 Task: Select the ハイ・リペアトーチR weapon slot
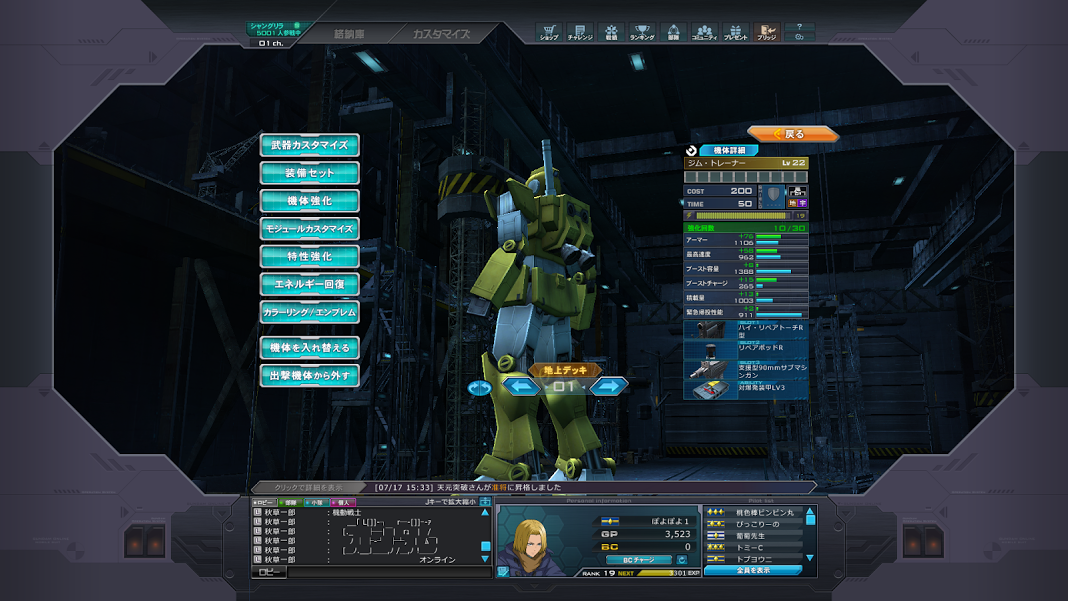745,329
